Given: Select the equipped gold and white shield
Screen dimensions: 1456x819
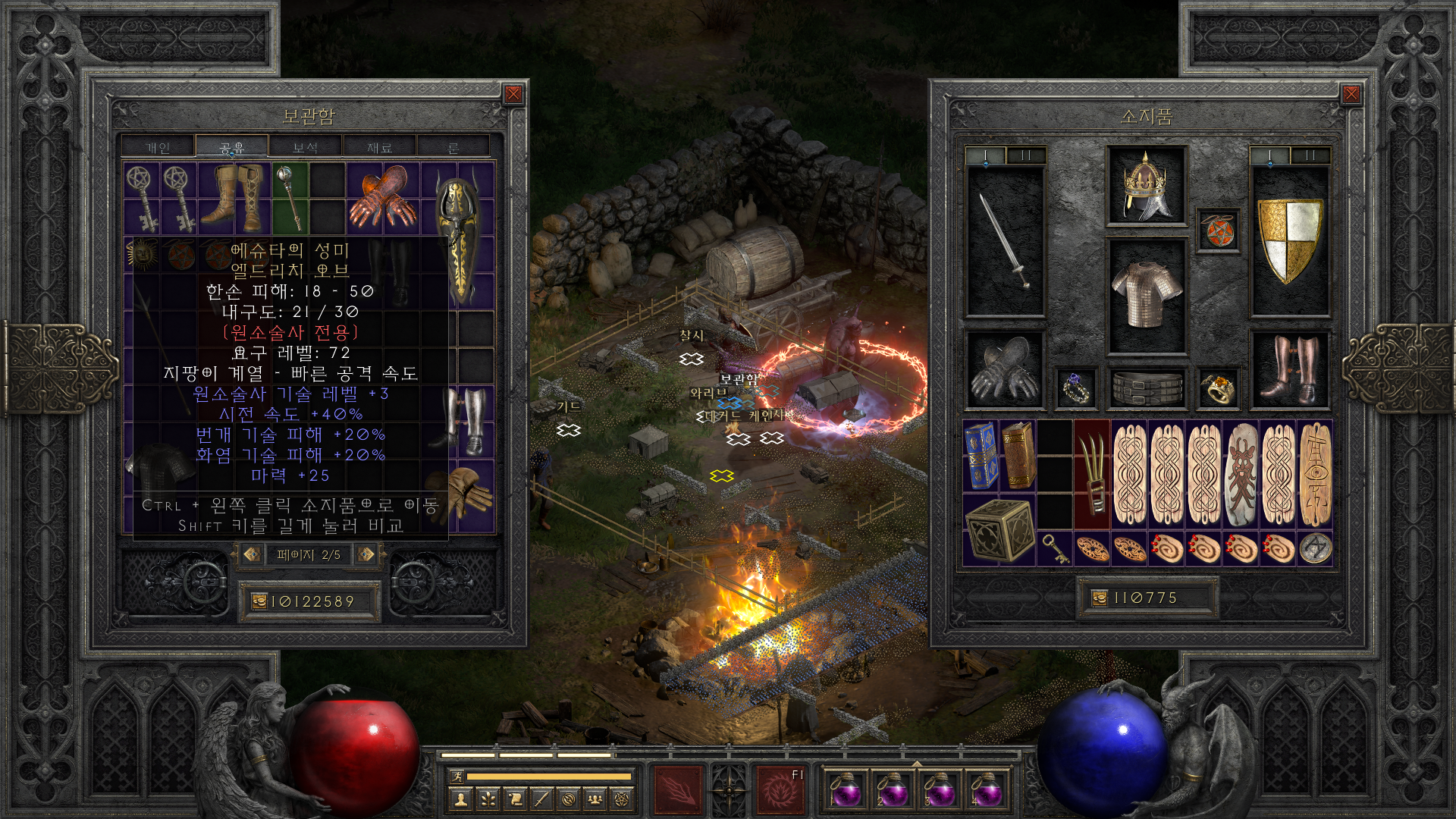Looking at the screenshot, I should 1289,241.
